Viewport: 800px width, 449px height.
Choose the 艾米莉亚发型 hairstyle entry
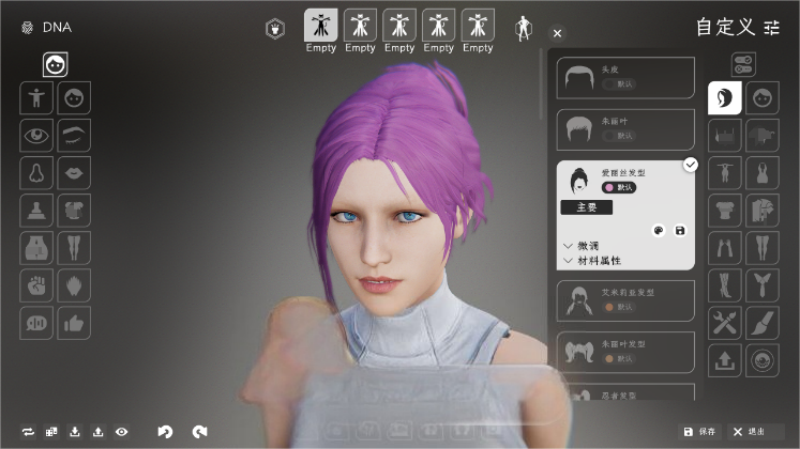625,300
